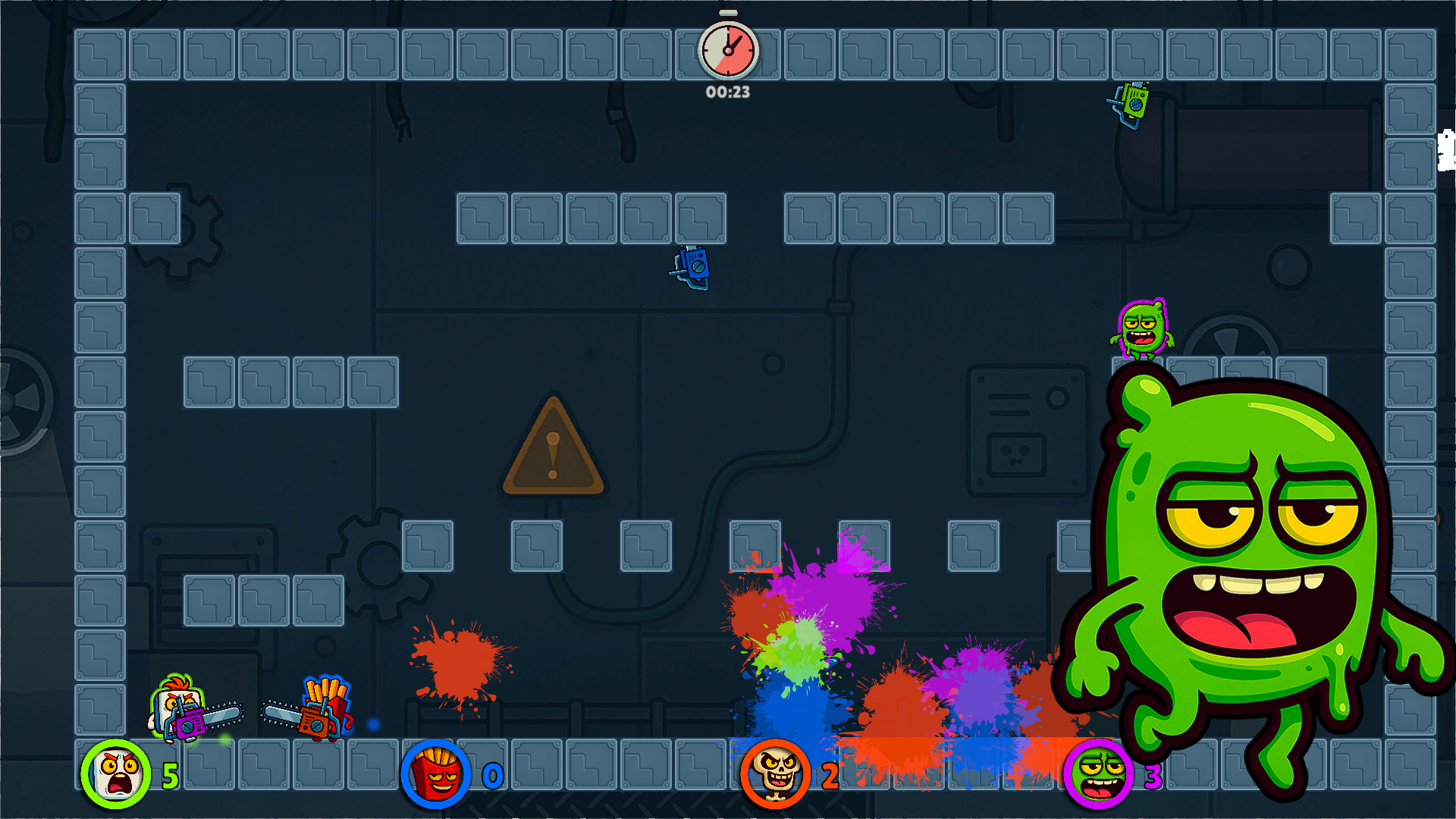The height and width of the screenshot is (819, 1456).
Task: Click the stopwatch timer showing 00:23
Action: coord(729,50)
